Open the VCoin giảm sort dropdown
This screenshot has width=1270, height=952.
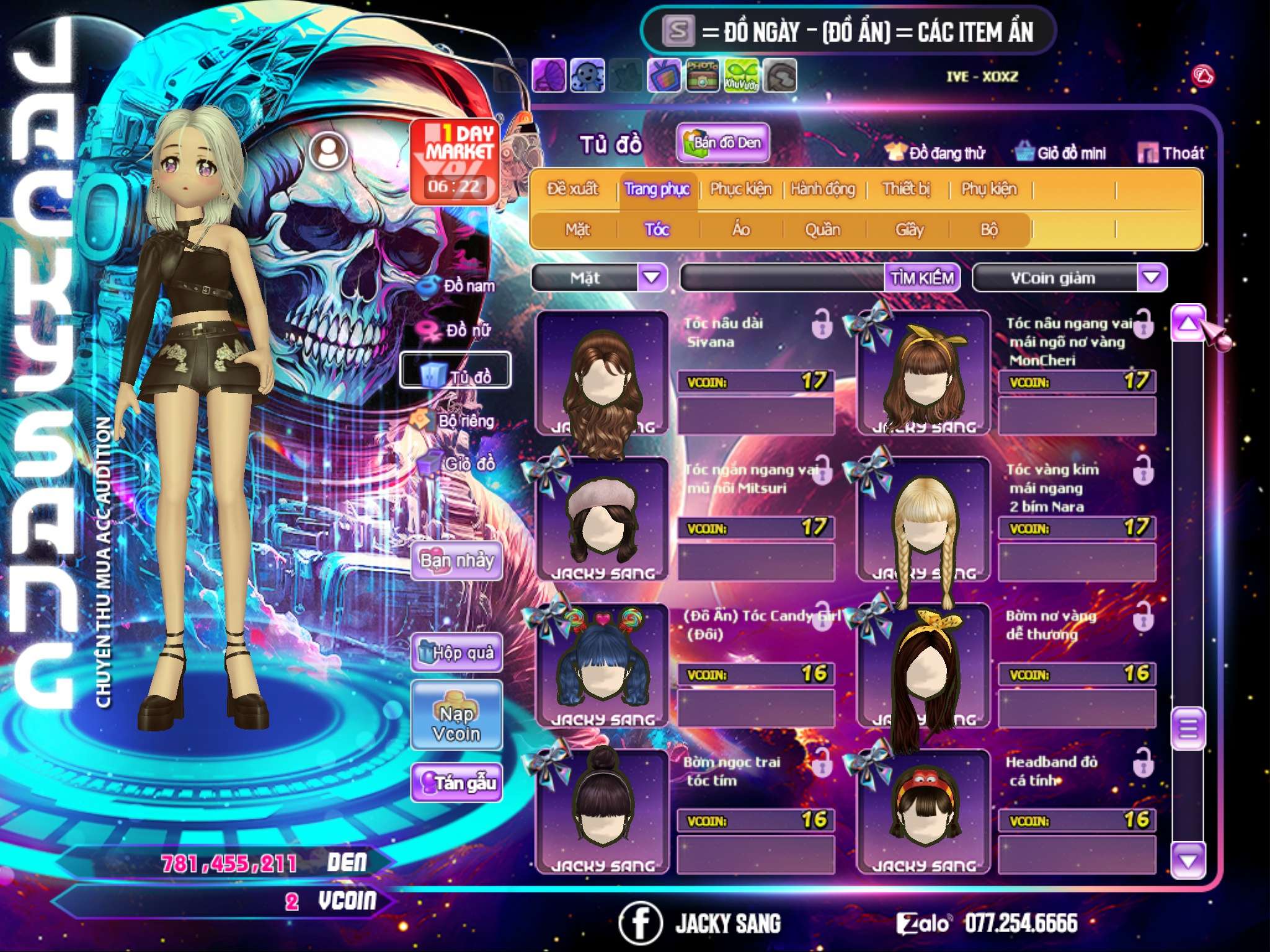(1151, 277)
